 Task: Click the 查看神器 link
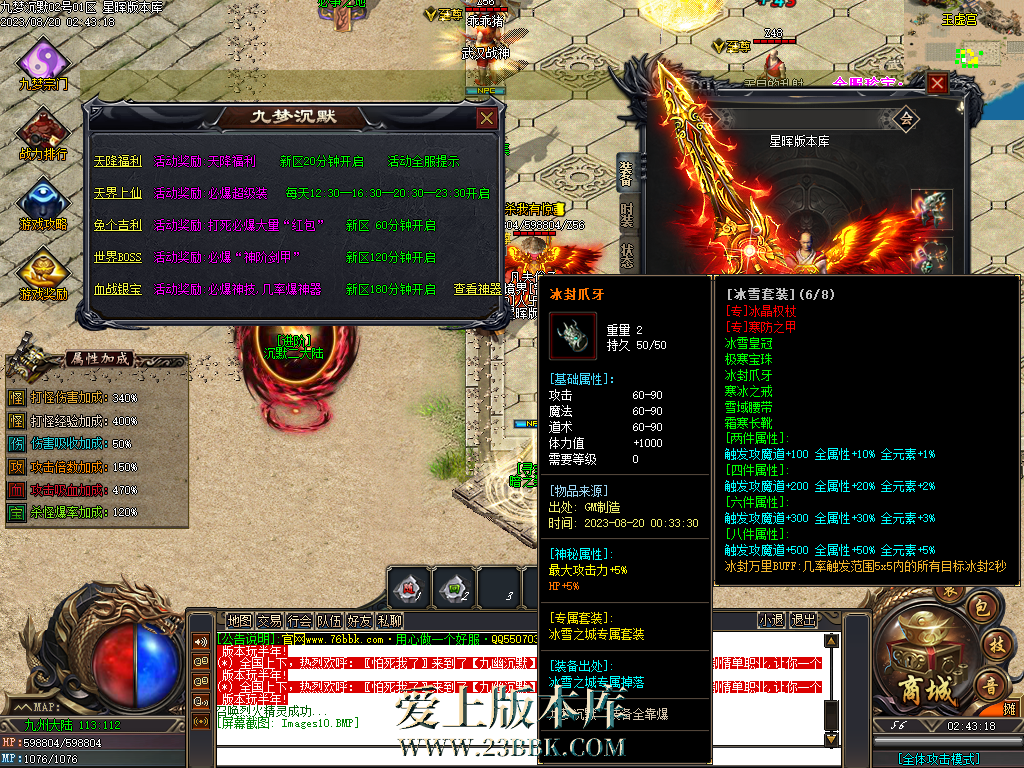(x=478, y=289)
